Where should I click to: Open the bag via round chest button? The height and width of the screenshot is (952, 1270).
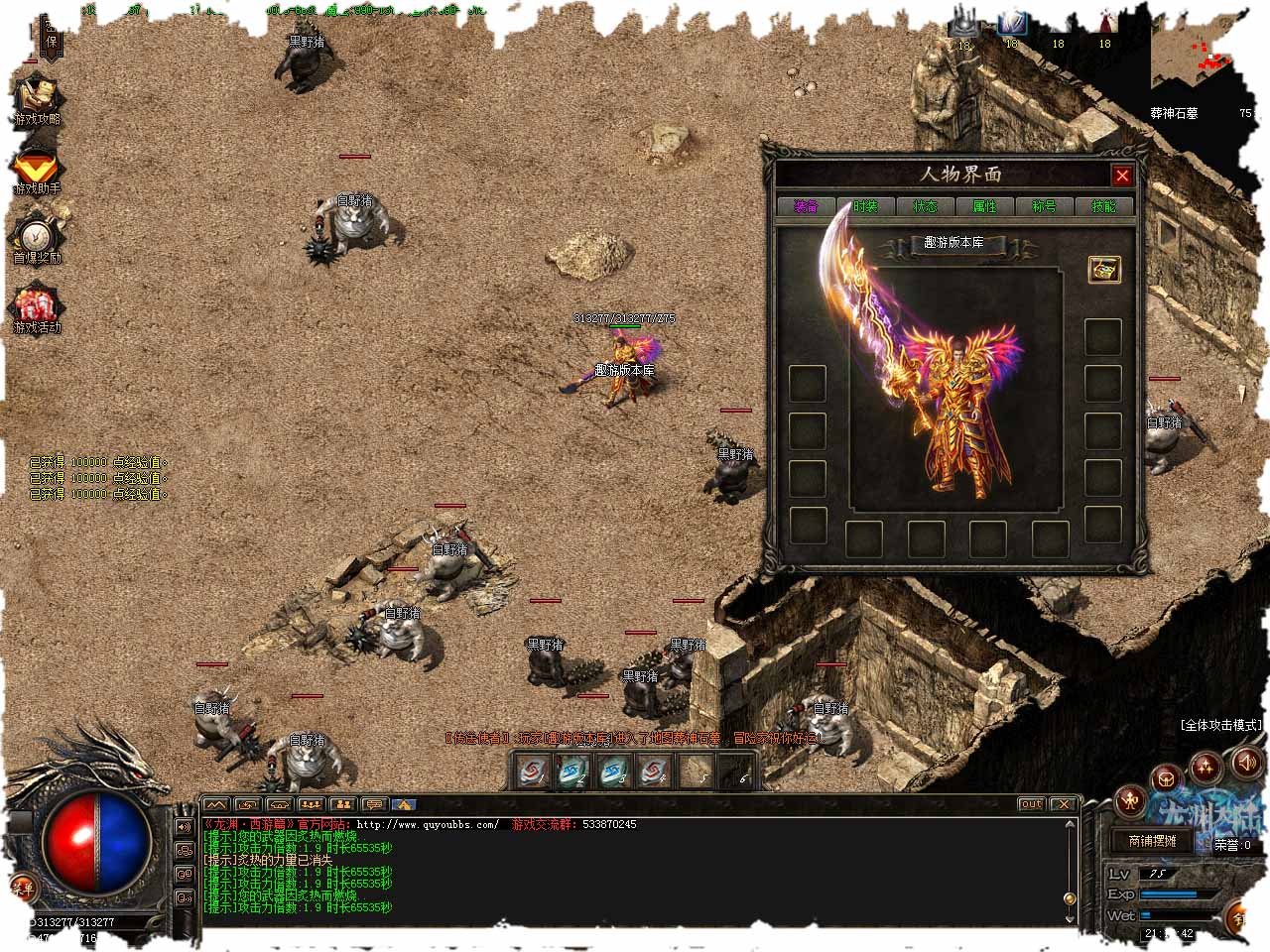tap(1167, 778)
